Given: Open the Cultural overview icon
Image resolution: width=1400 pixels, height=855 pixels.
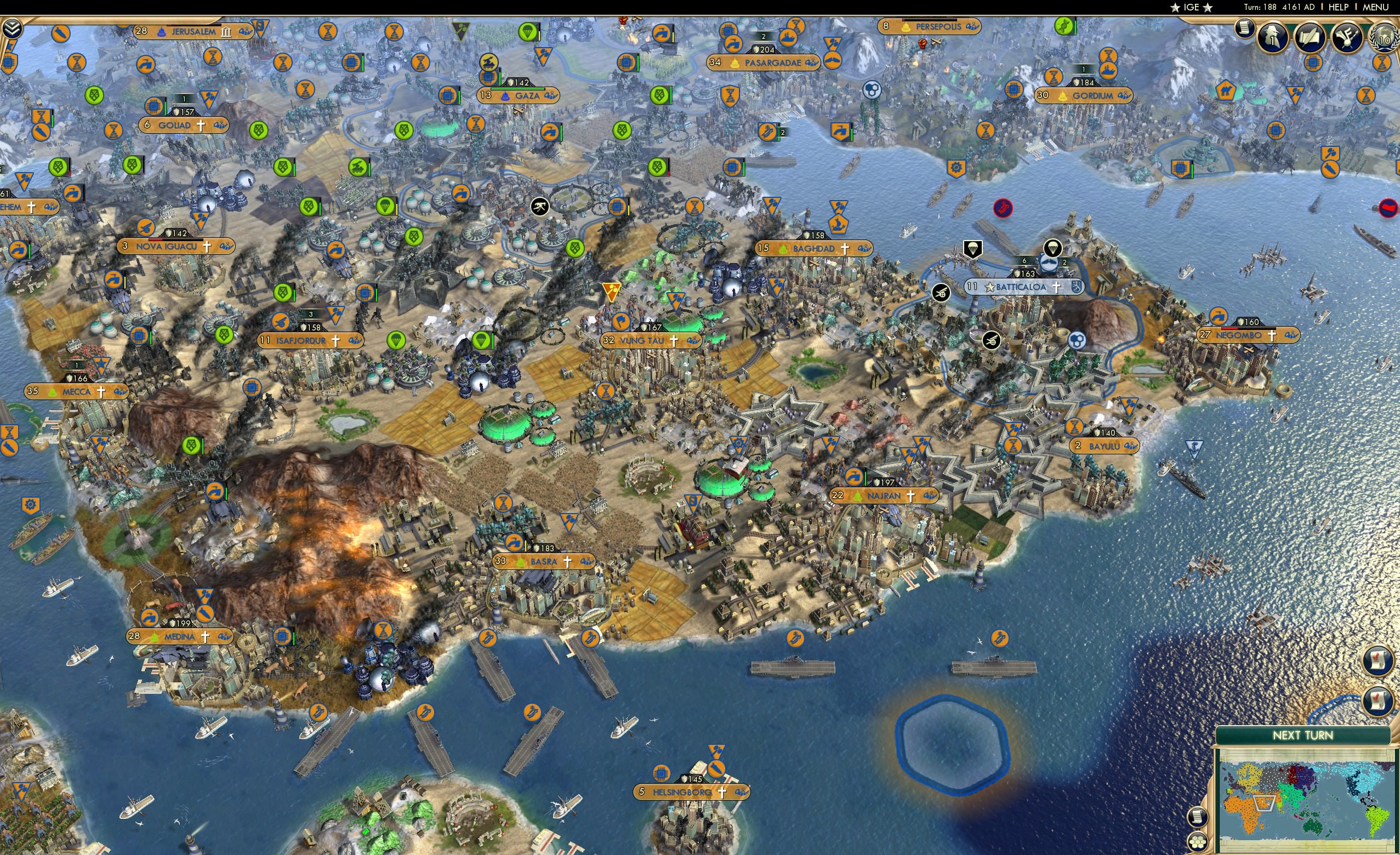Looking at the screenshot, I should pyautogui.click(x=1347, y=38).
